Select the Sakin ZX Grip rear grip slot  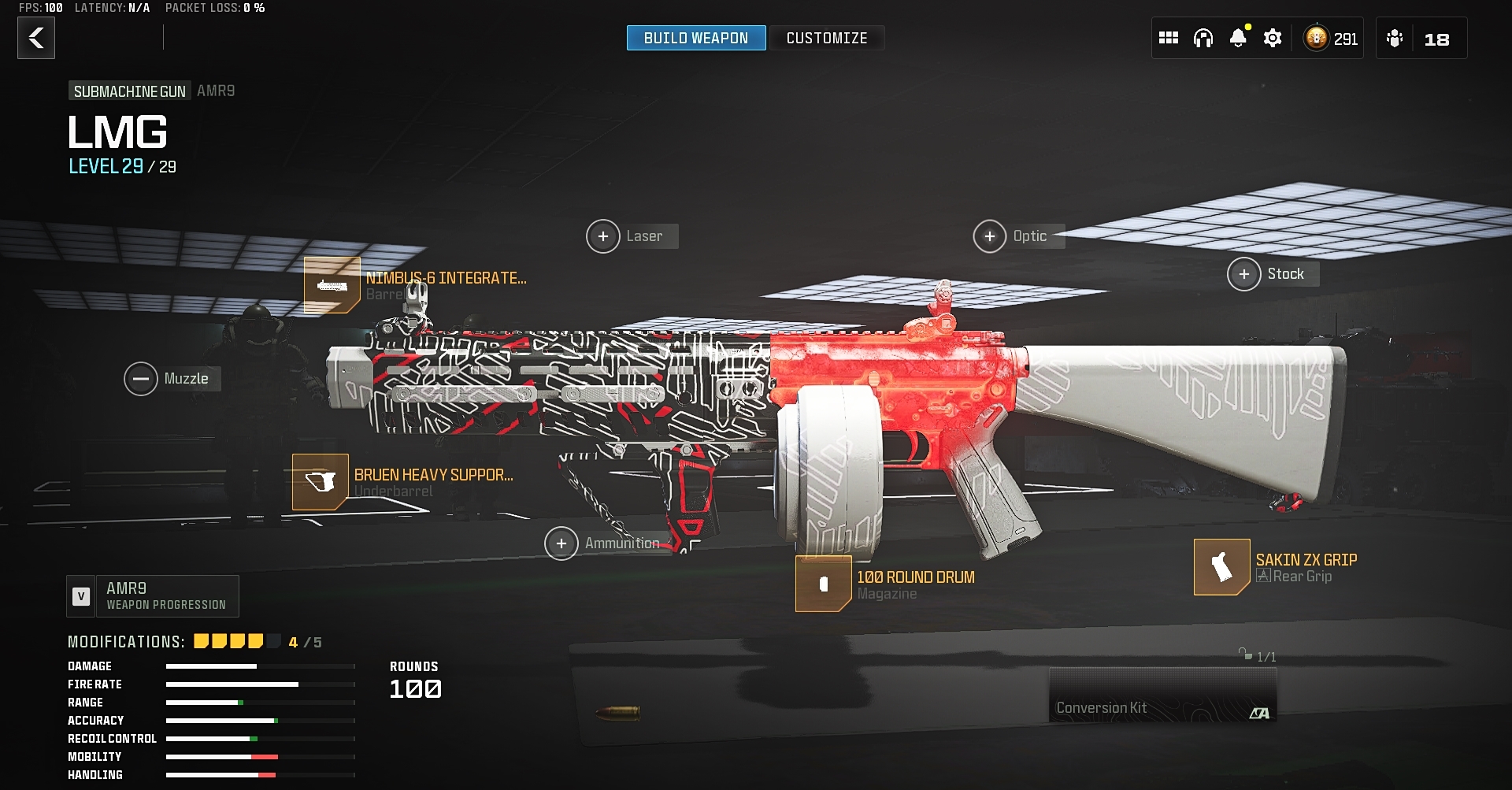(x=1221, y=567)
